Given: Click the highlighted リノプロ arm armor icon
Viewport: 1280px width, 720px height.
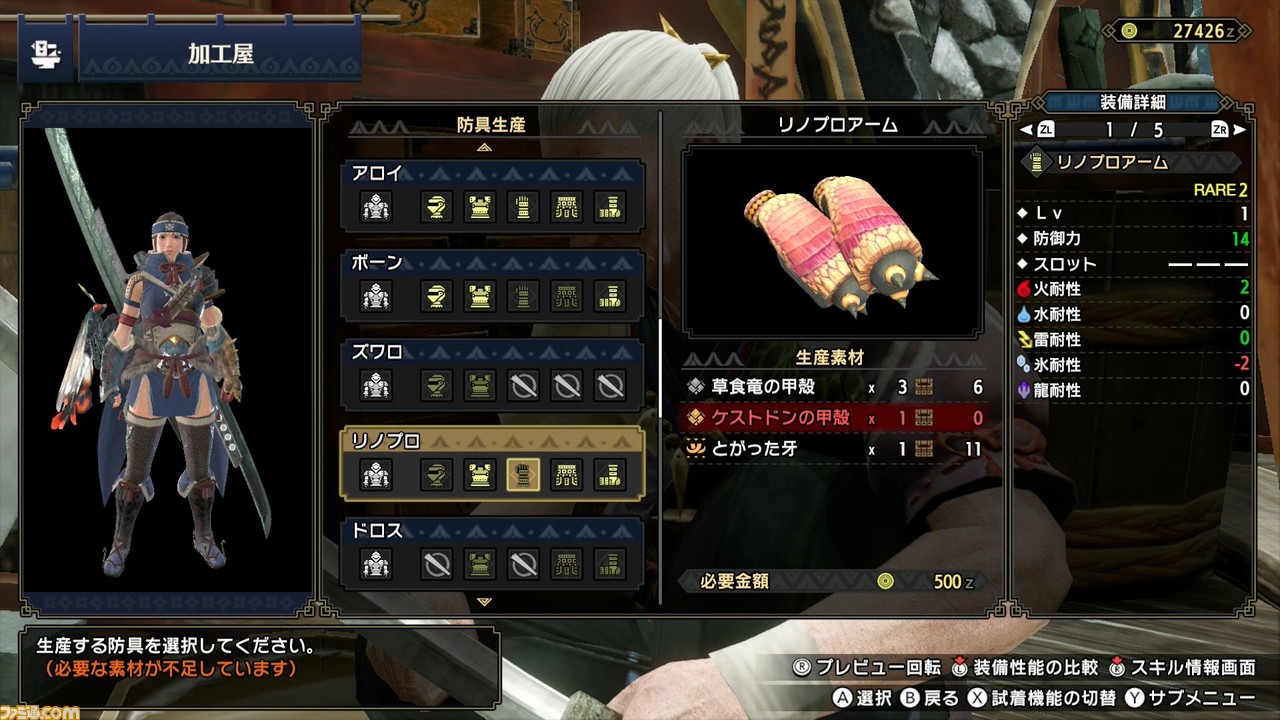Looking at the screenshot, I should point(523,474).
